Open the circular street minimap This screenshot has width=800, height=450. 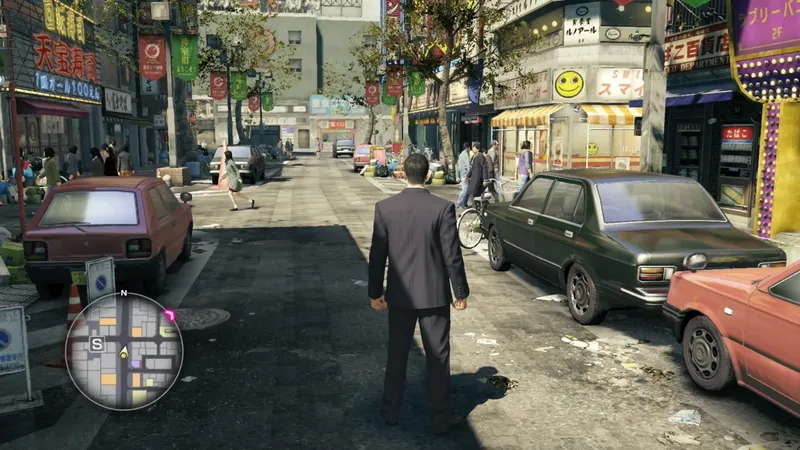coord(124,351)
